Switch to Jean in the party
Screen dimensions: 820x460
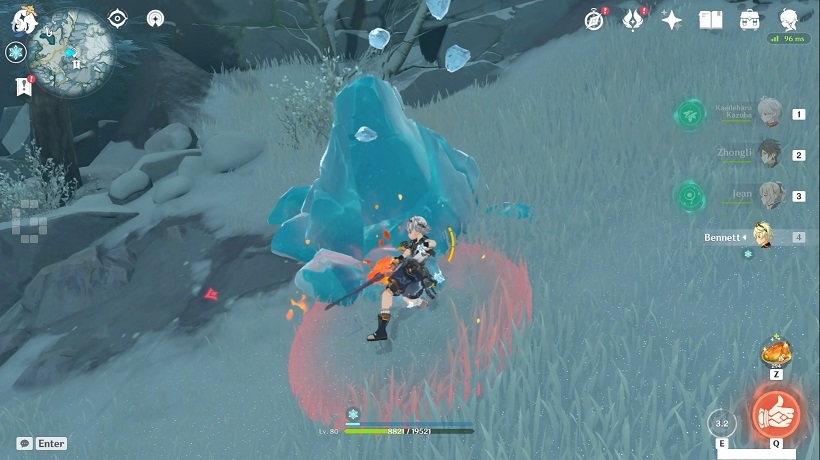768,194
